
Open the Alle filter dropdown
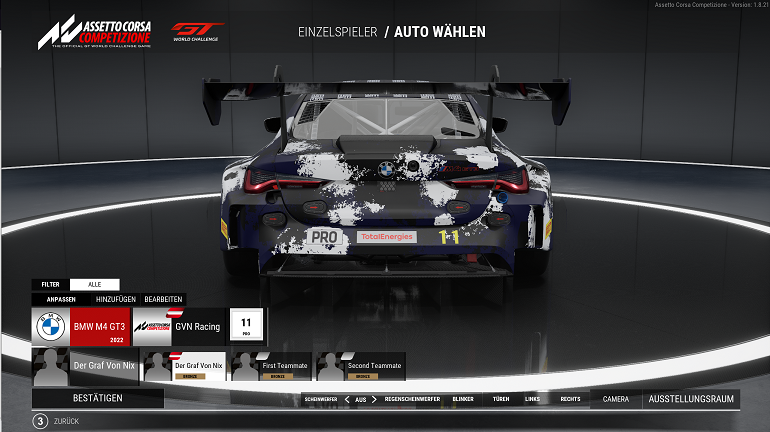point(95,284)
